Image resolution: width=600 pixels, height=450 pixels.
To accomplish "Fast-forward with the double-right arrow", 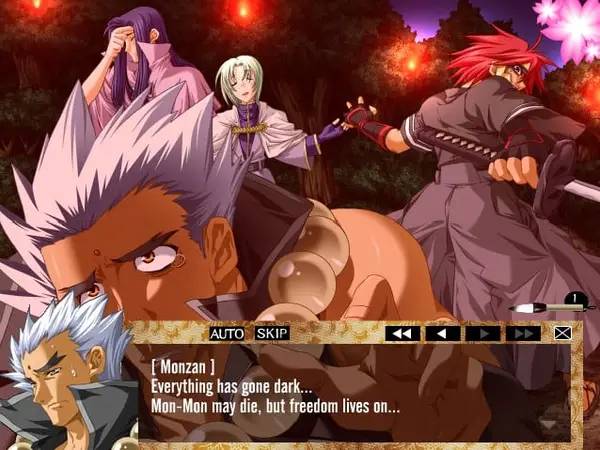I will pyautogui.click(x=522, y=333).
